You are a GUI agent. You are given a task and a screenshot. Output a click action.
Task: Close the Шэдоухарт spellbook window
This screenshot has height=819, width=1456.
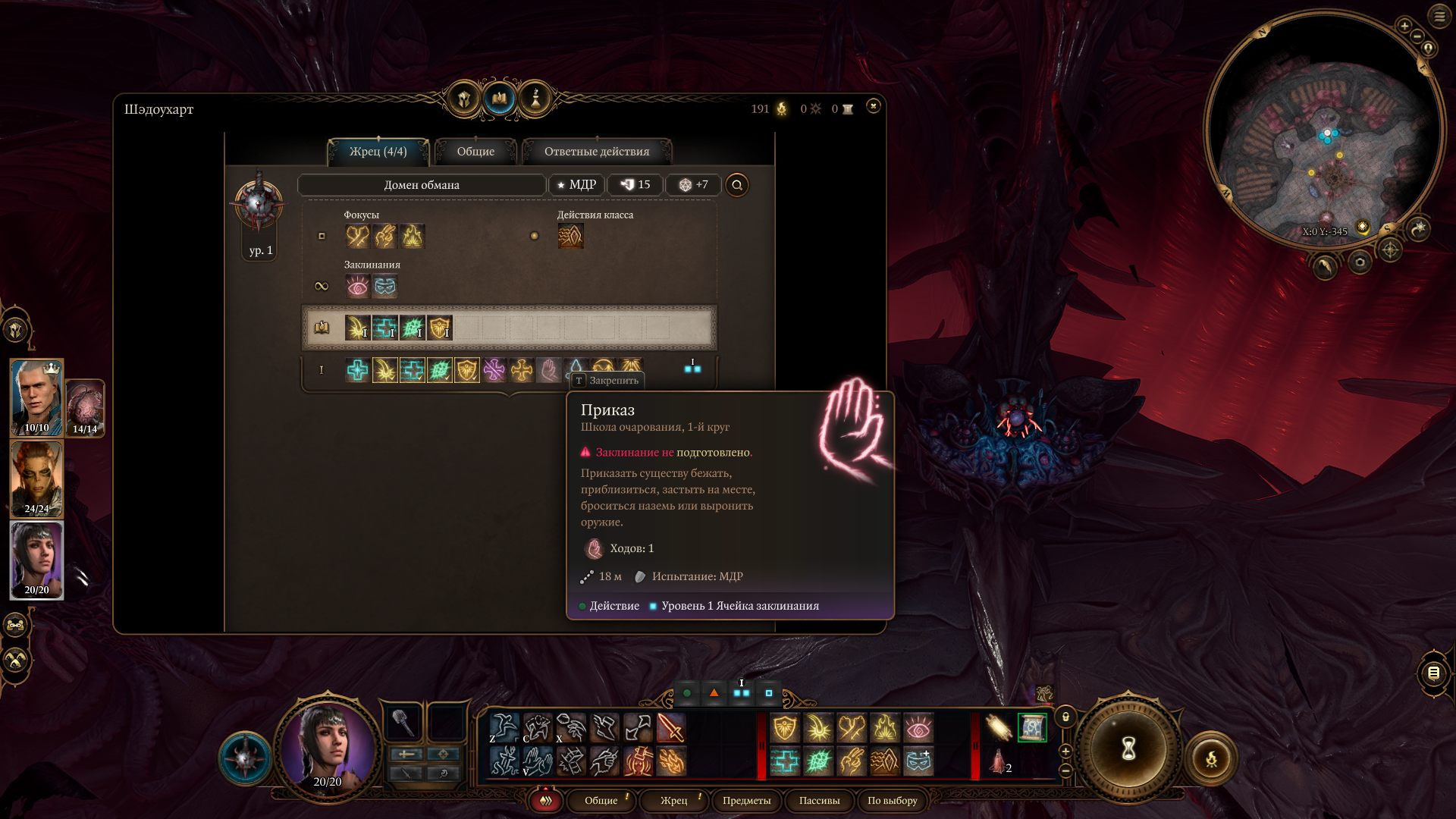point(873,106)
